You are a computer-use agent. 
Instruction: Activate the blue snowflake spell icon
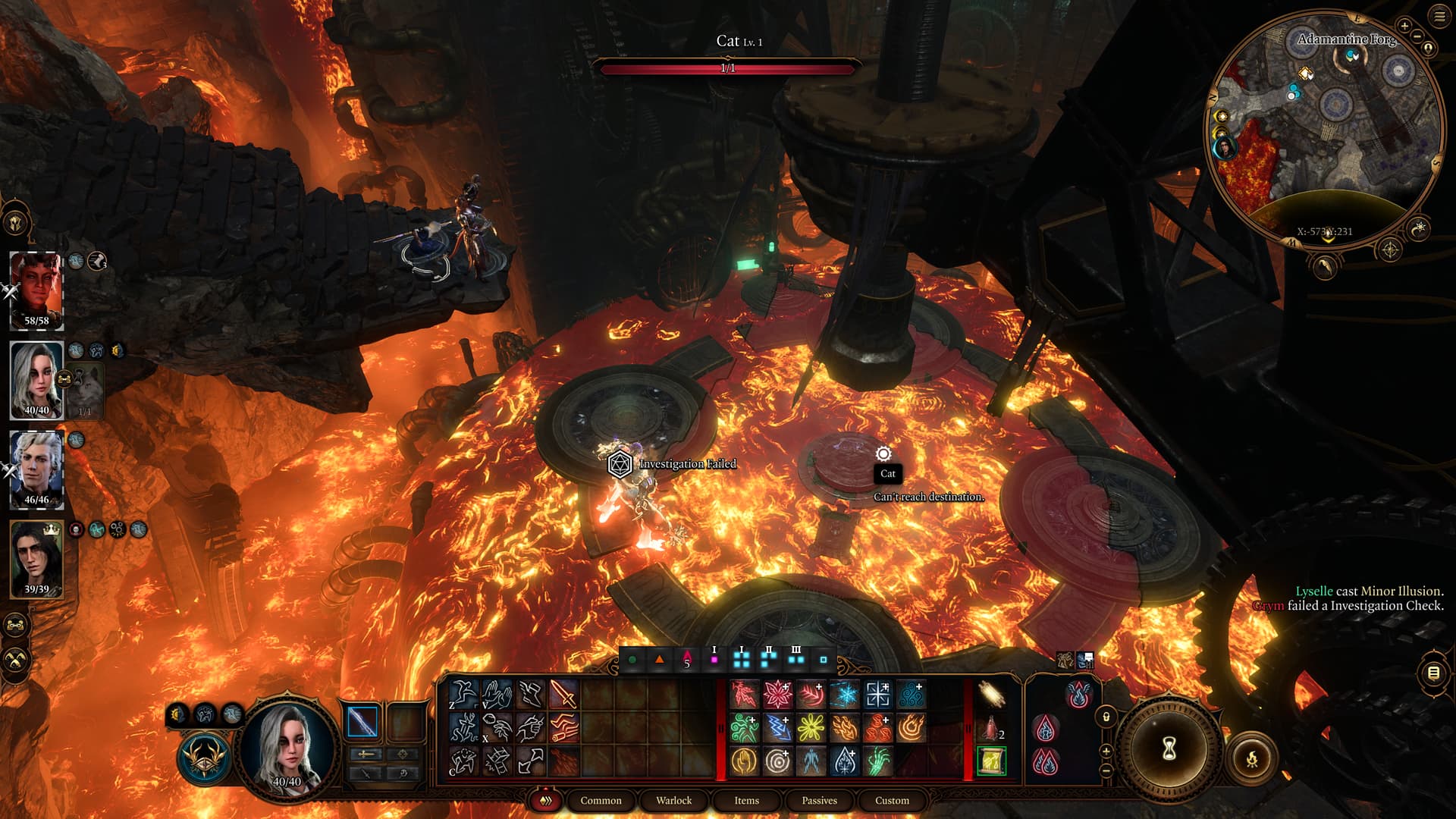click(x=844, y=694)
